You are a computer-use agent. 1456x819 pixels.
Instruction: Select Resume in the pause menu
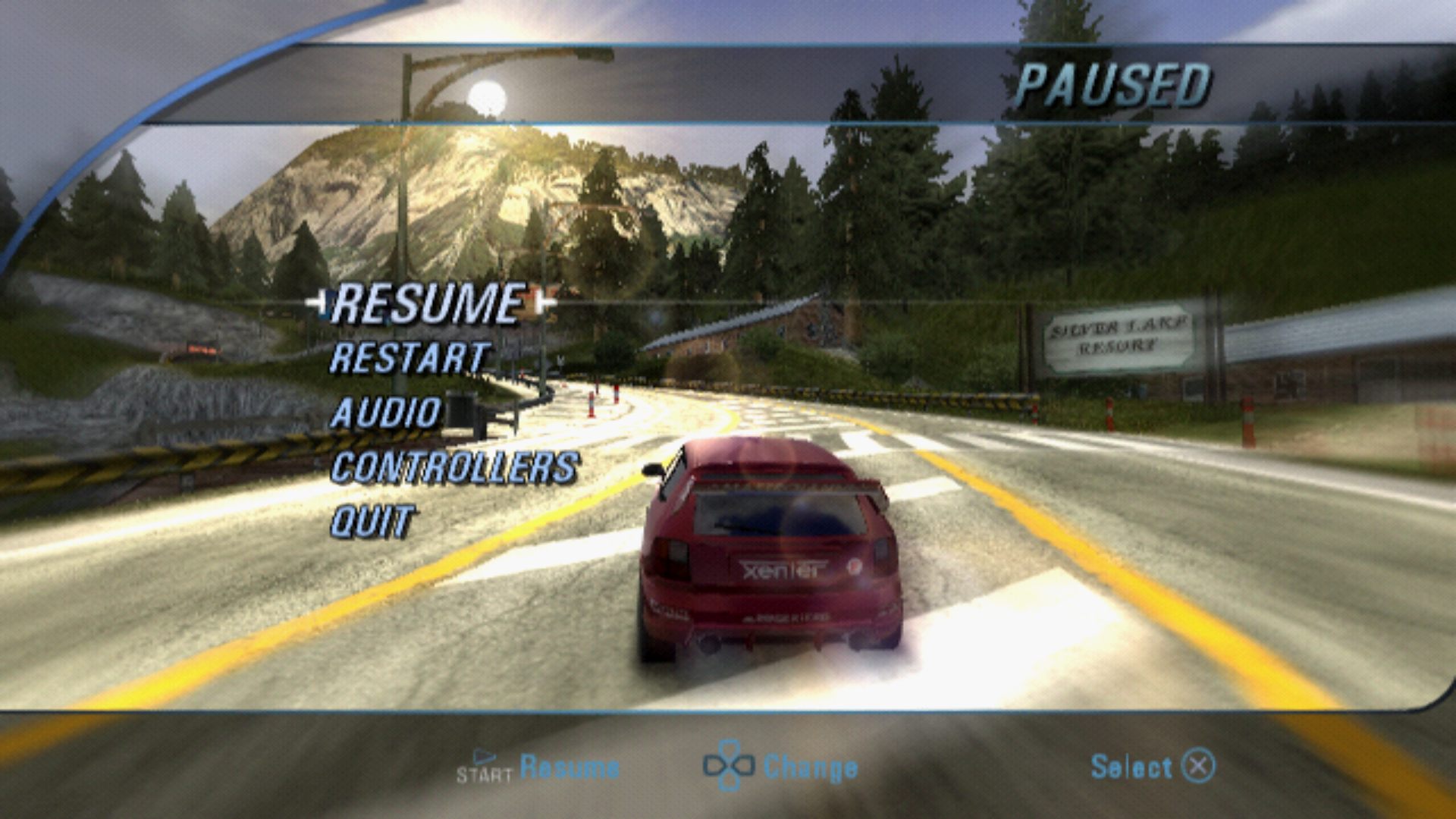click(428, 304)
